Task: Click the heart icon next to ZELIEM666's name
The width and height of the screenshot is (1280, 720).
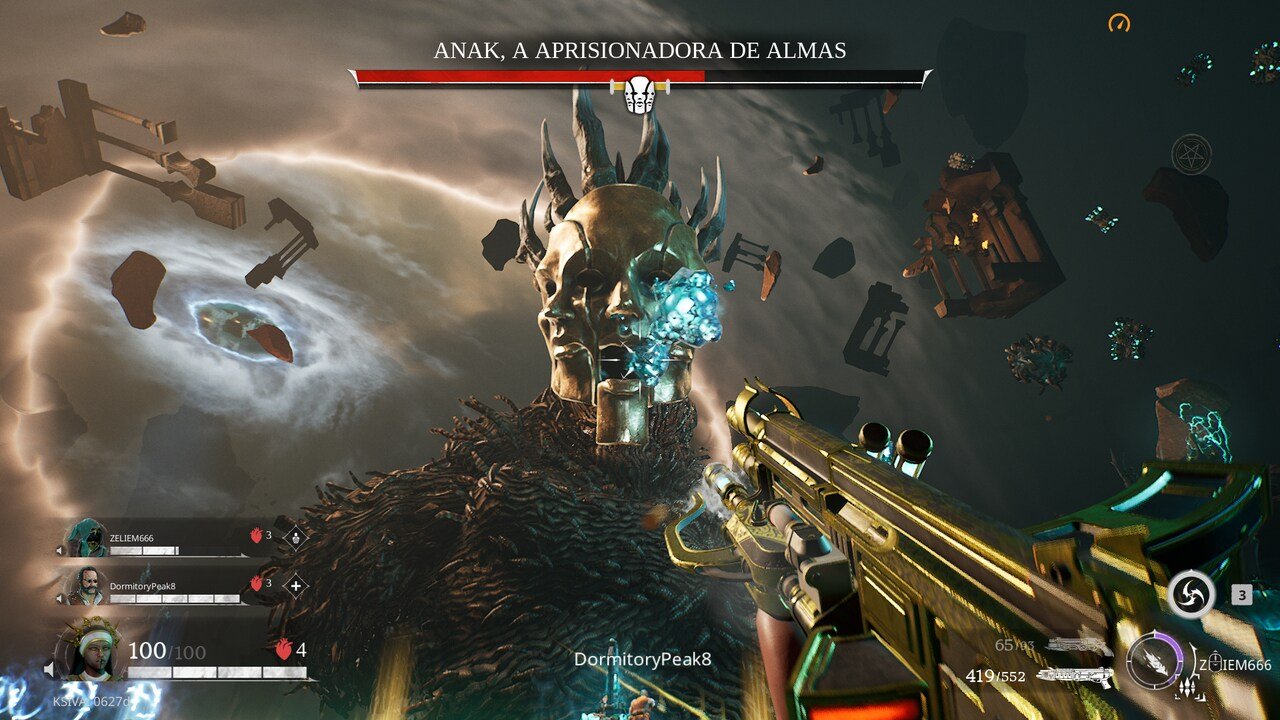Action: (x=256, y=535)
